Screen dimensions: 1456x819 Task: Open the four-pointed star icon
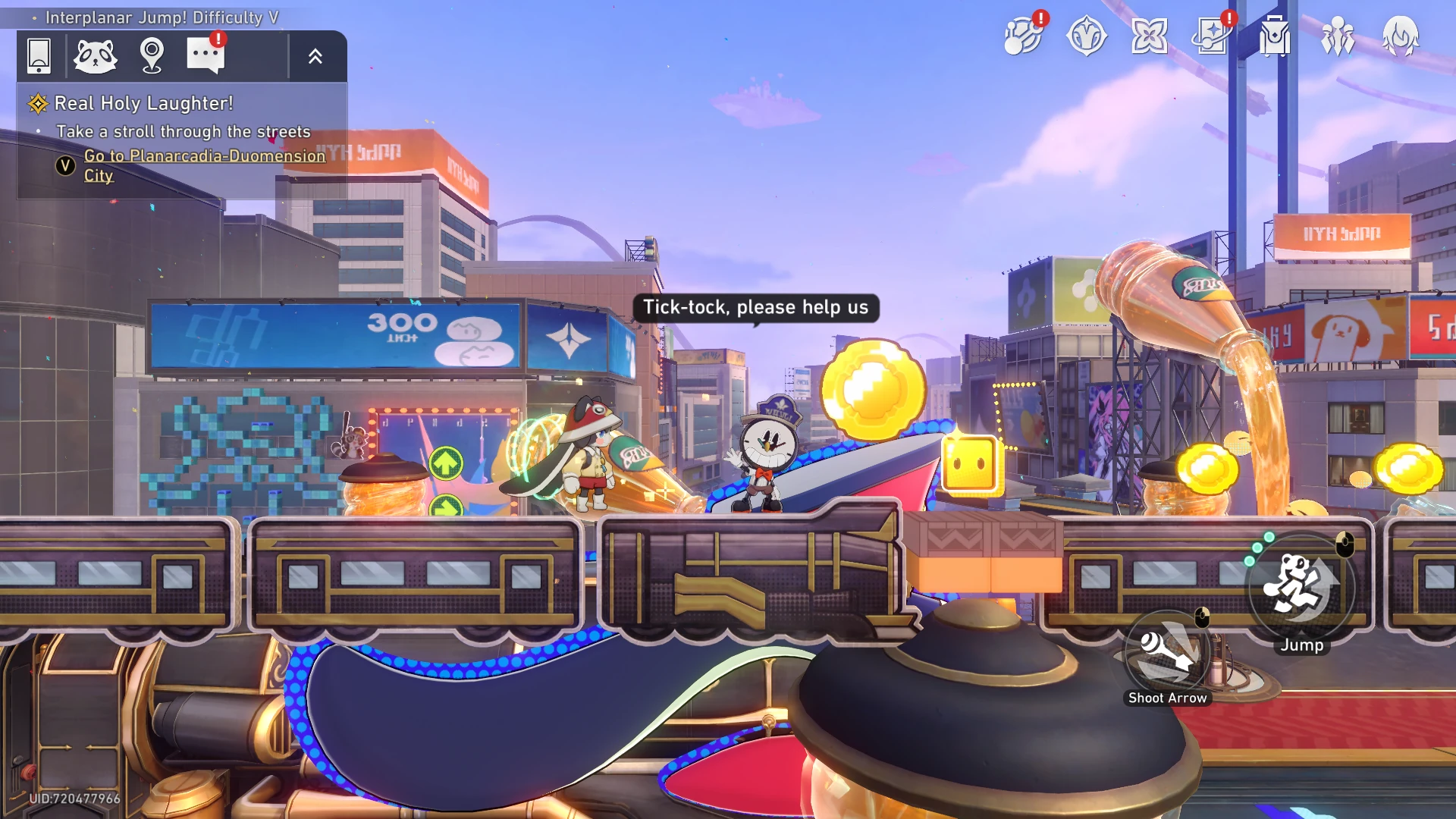1149,36
